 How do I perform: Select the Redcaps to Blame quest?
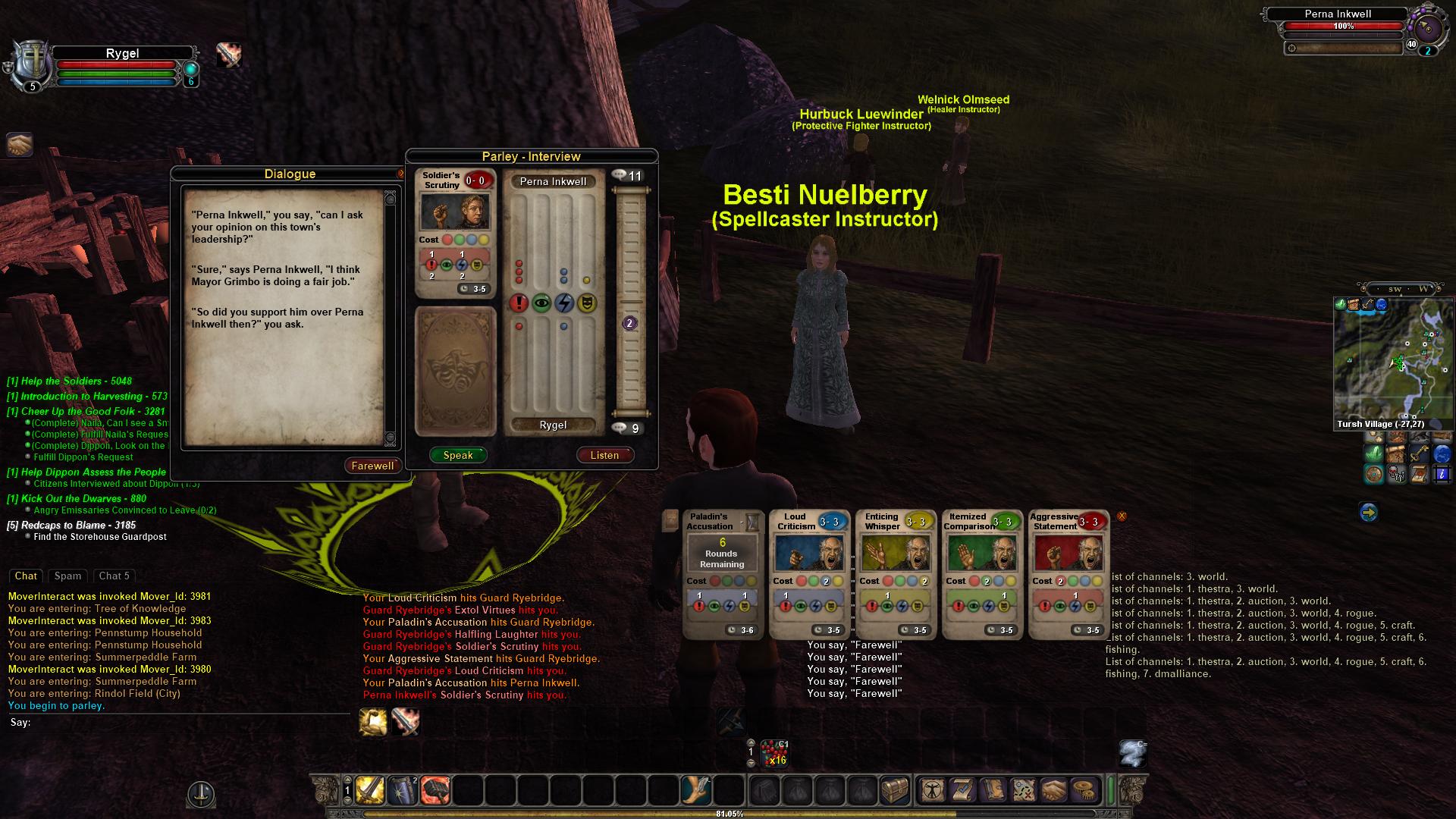(71, 525)
